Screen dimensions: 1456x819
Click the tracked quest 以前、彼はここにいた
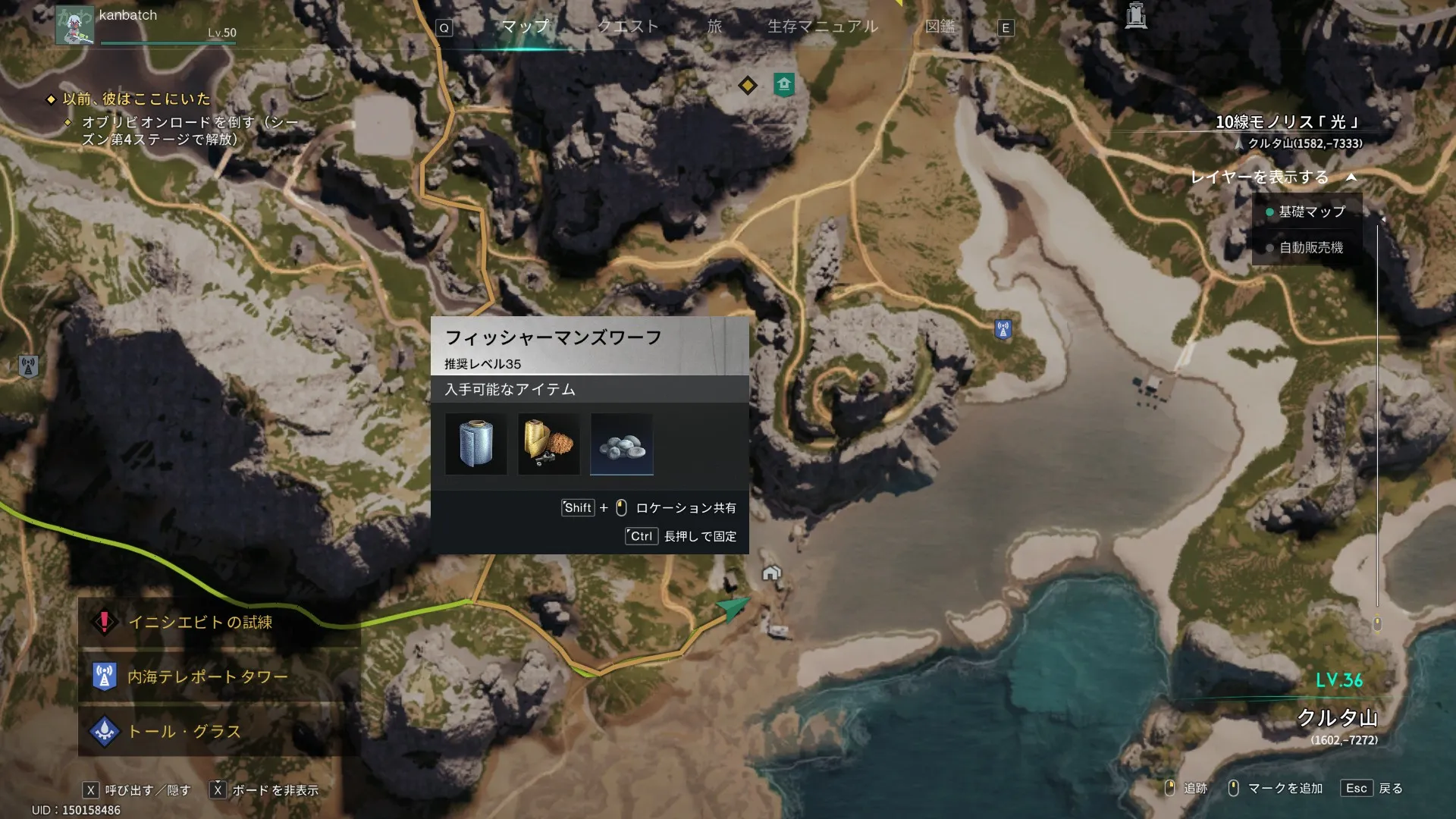click(136, 99)
